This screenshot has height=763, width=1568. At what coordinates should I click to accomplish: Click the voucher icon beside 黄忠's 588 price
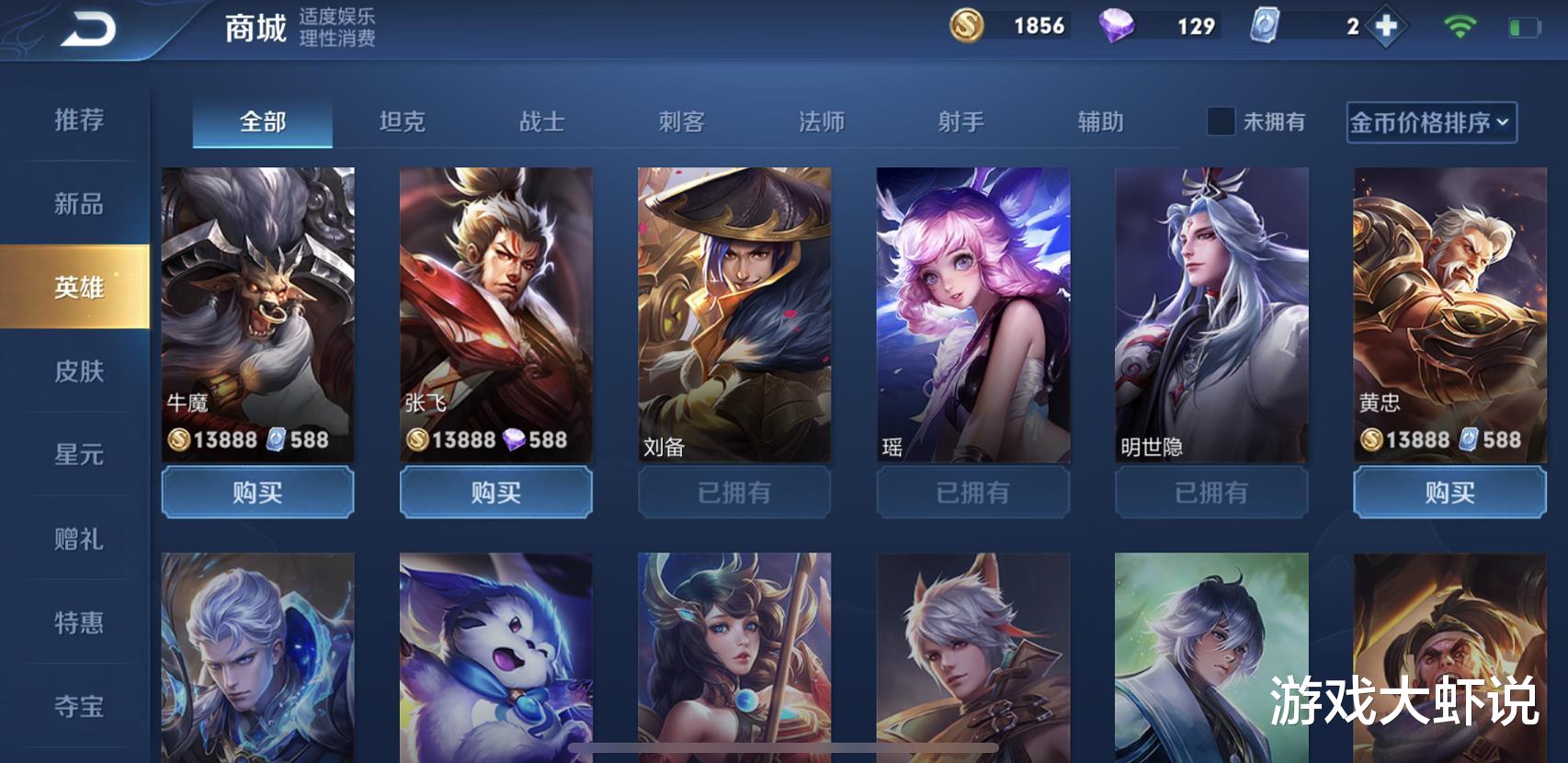(1466, 439)
